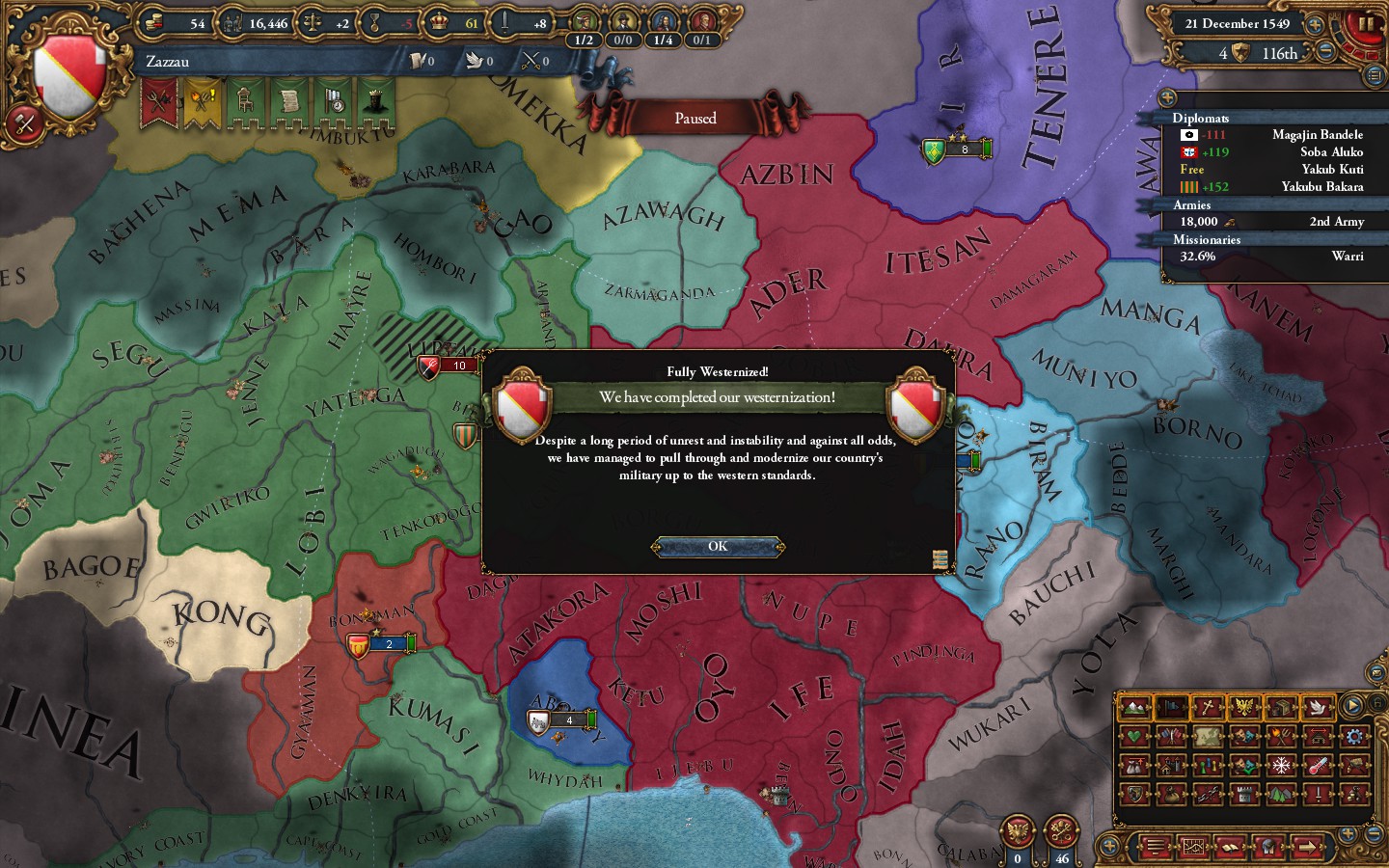
Task: Select the political mapmode eagle icon
Action: (x=1241, y=707)
